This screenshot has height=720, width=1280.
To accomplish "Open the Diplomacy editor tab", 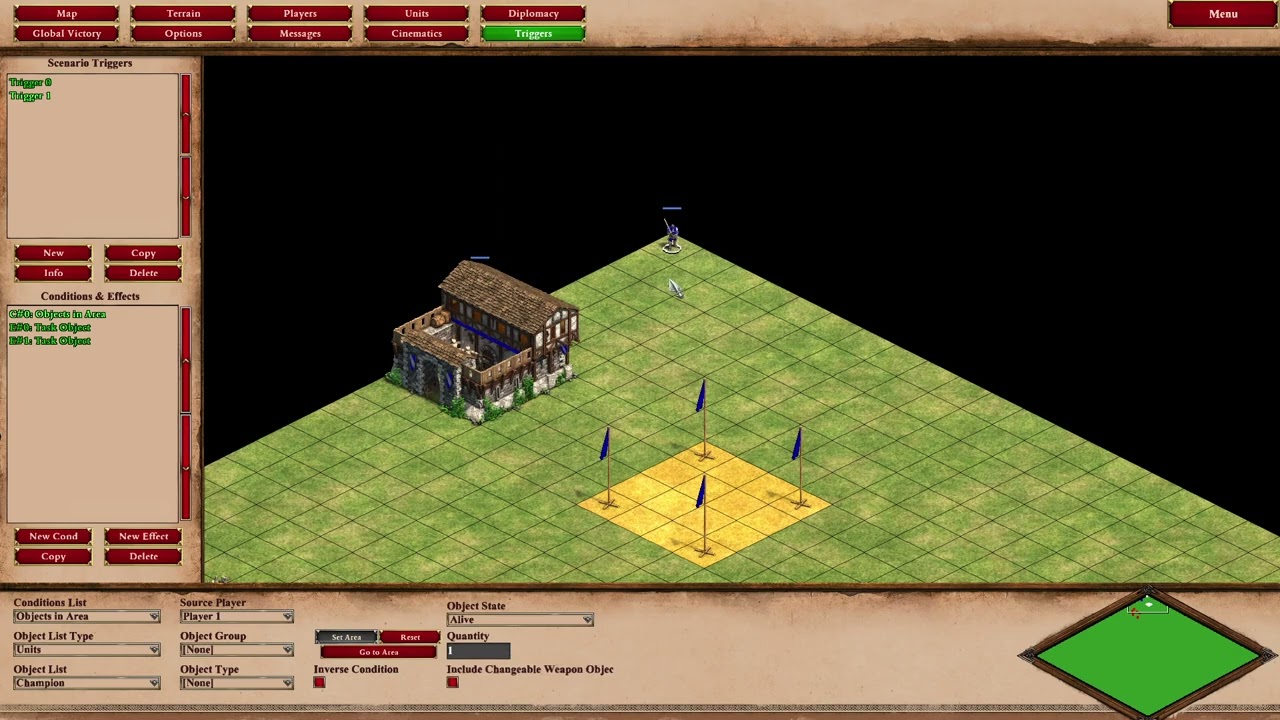I will (533, 13).
